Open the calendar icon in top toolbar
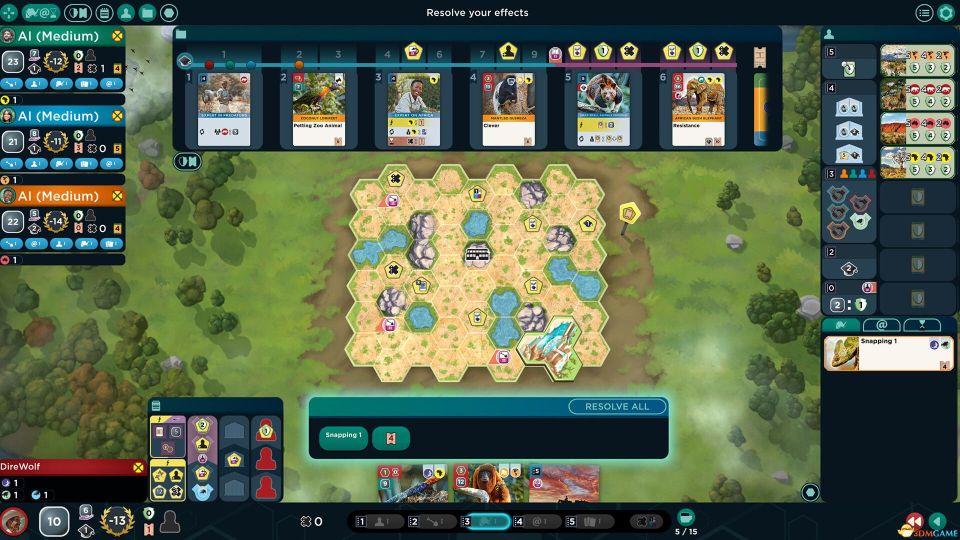The height and width of the screenshot is (540, 960). pos(104,13)
